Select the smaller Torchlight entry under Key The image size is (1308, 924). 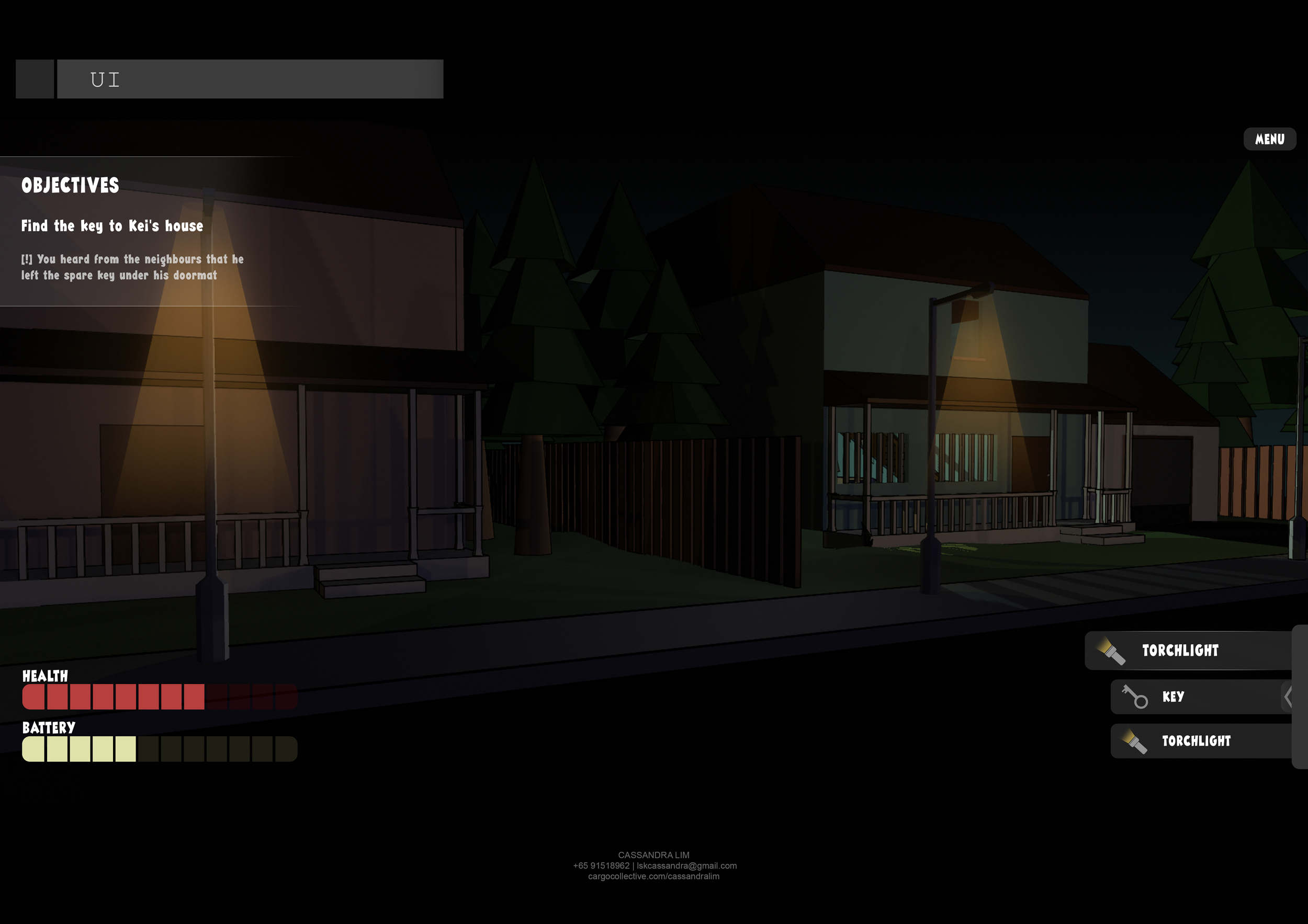point(1199,740)
